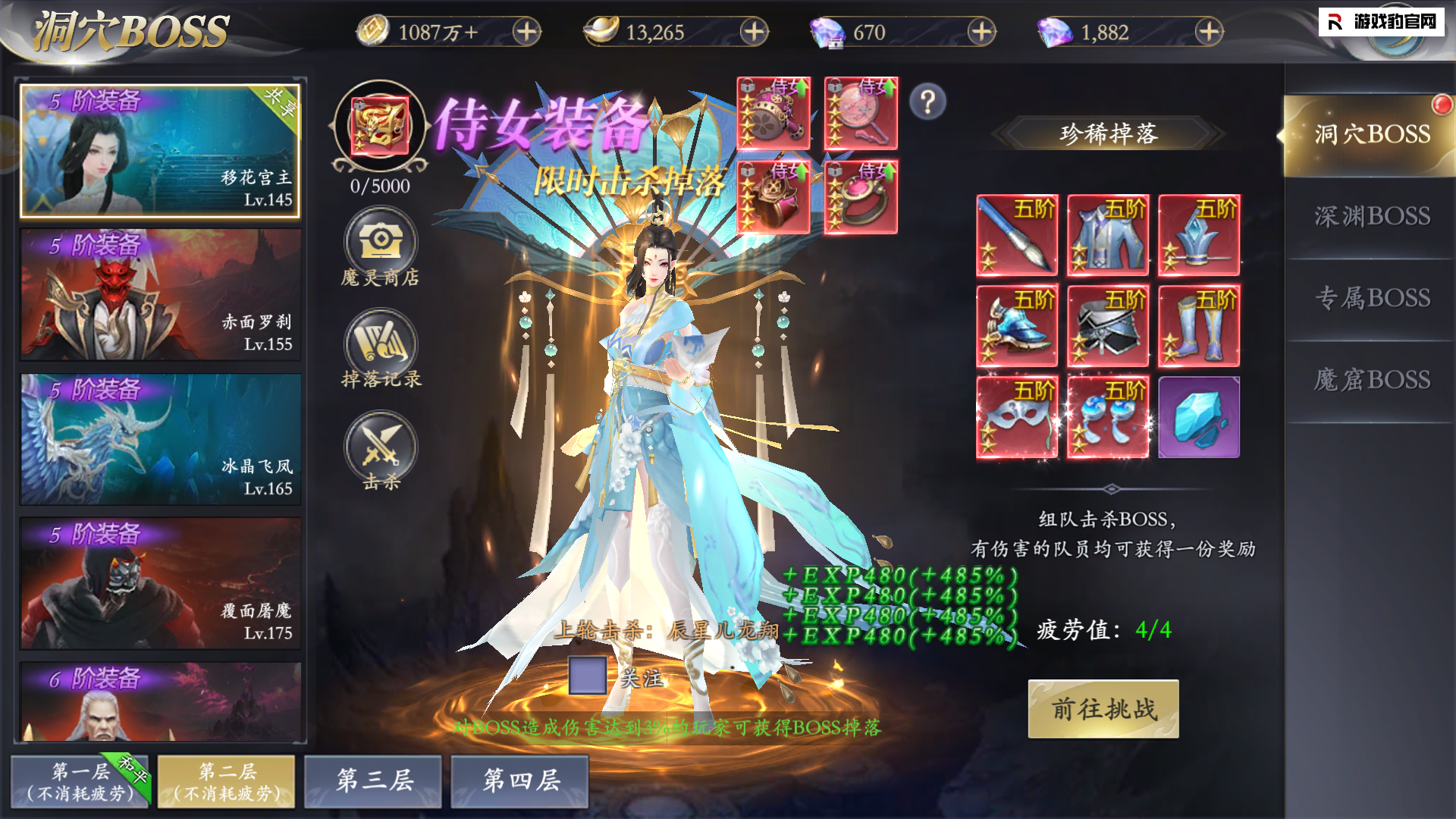Viewport: 1456px width, 819px height.
Task: Select 第一层 floor tab
Action: pos(80,782)
